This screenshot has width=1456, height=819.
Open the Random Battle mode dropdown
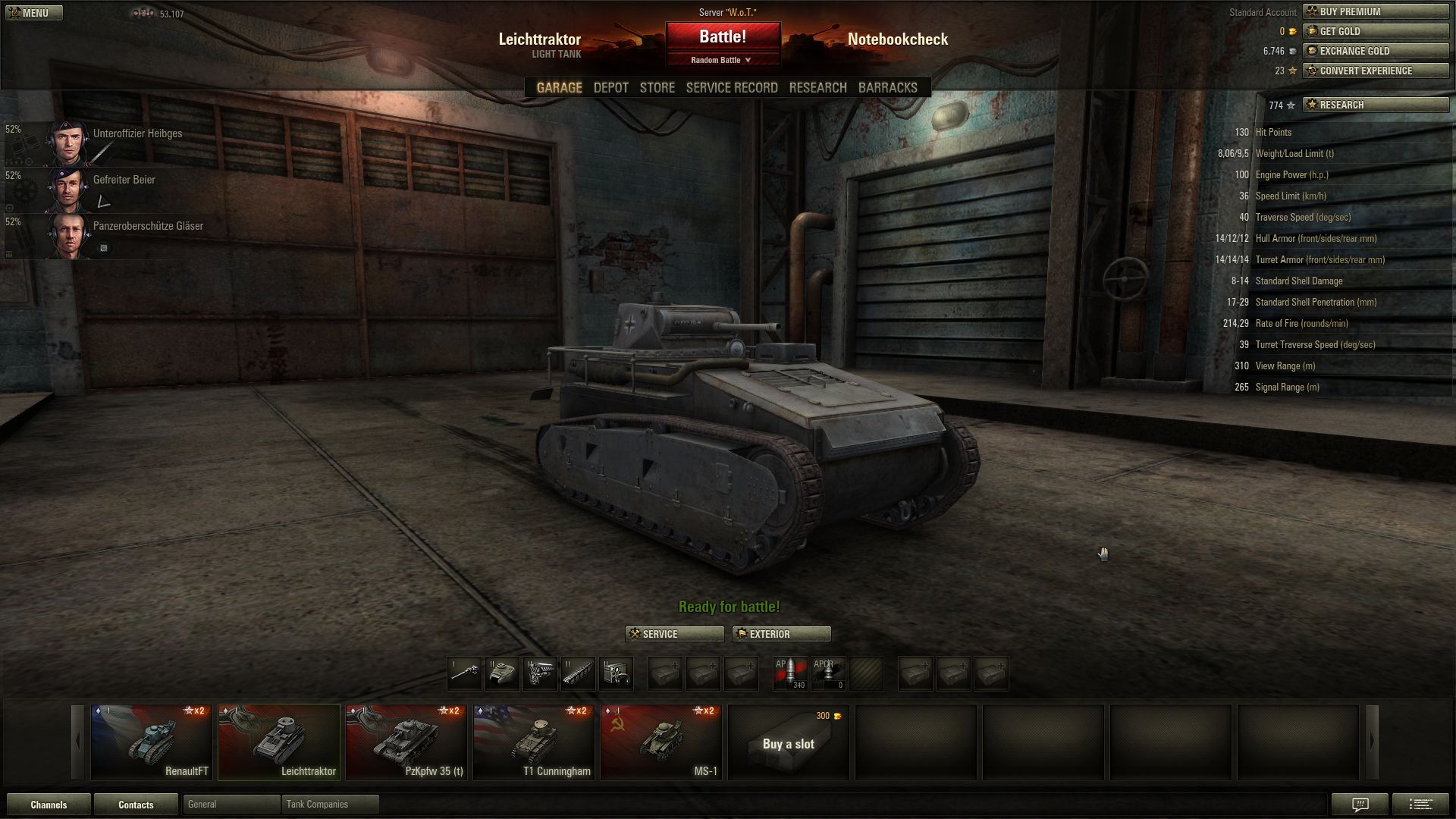click(723, 59)
